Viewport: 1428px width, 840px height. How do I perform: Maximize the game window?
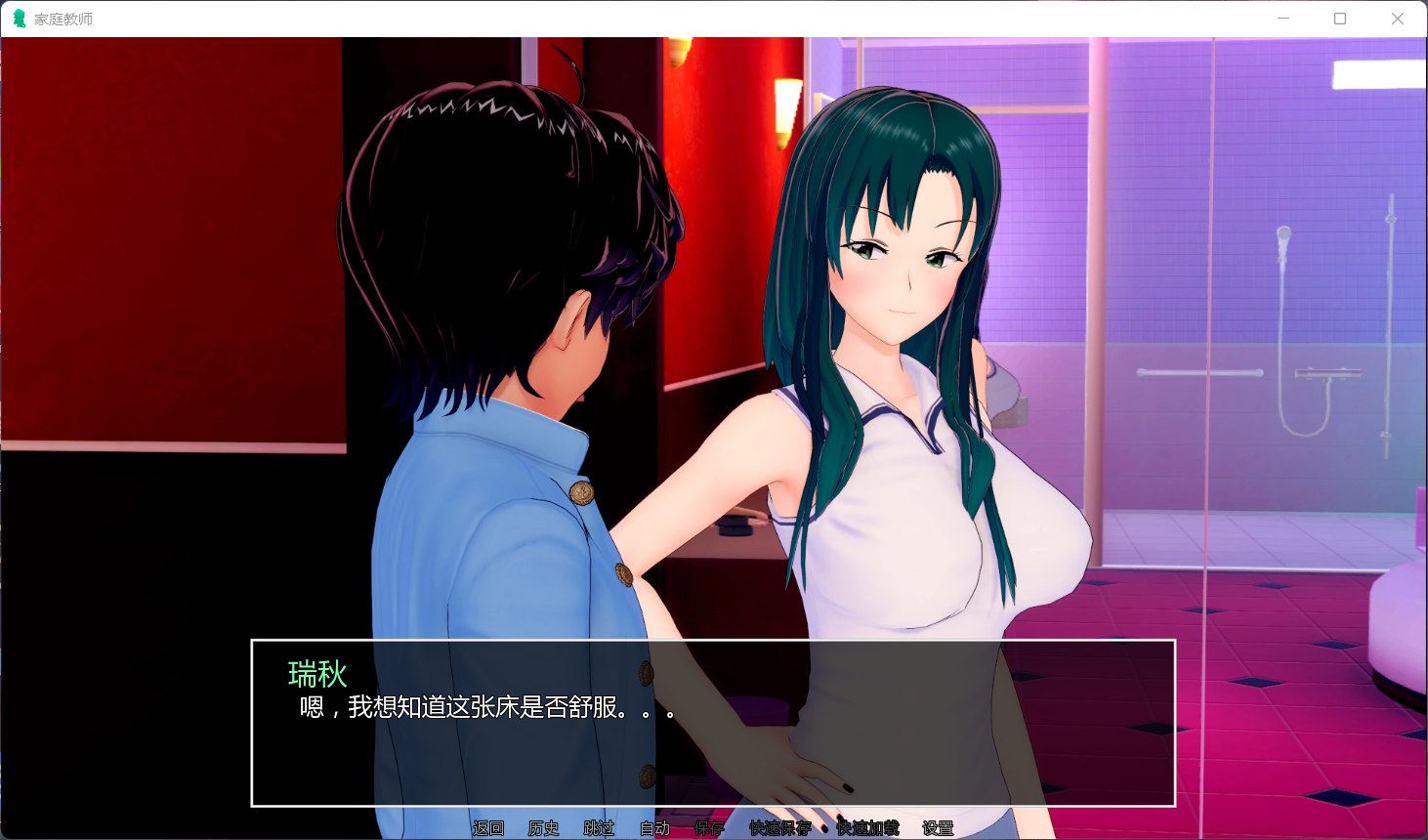tap(1340, 19)
